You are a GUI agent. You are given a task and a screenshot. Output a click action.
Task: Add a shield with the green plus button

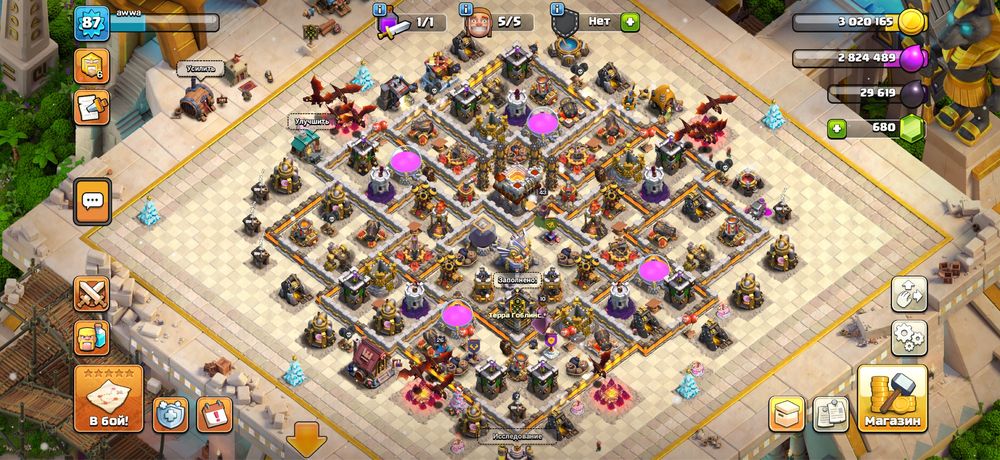pyautogui.click(x=629, y=21)
